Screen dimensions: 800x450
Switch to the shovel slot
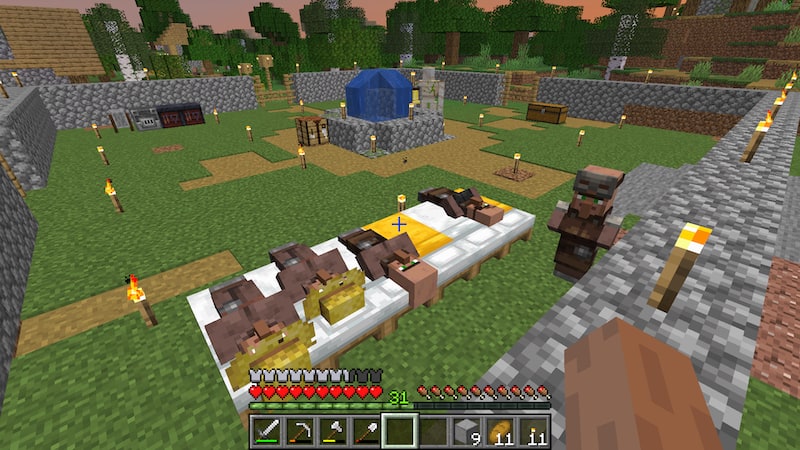point(366,431)
